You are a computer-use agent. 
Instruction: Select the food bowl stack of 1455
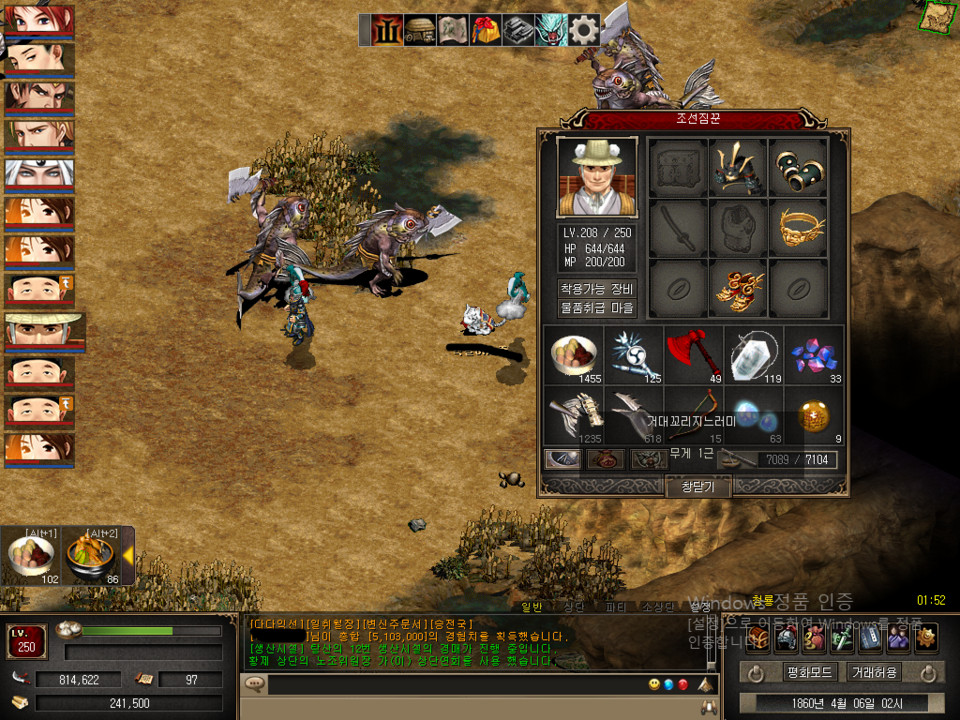pos(574,355)
